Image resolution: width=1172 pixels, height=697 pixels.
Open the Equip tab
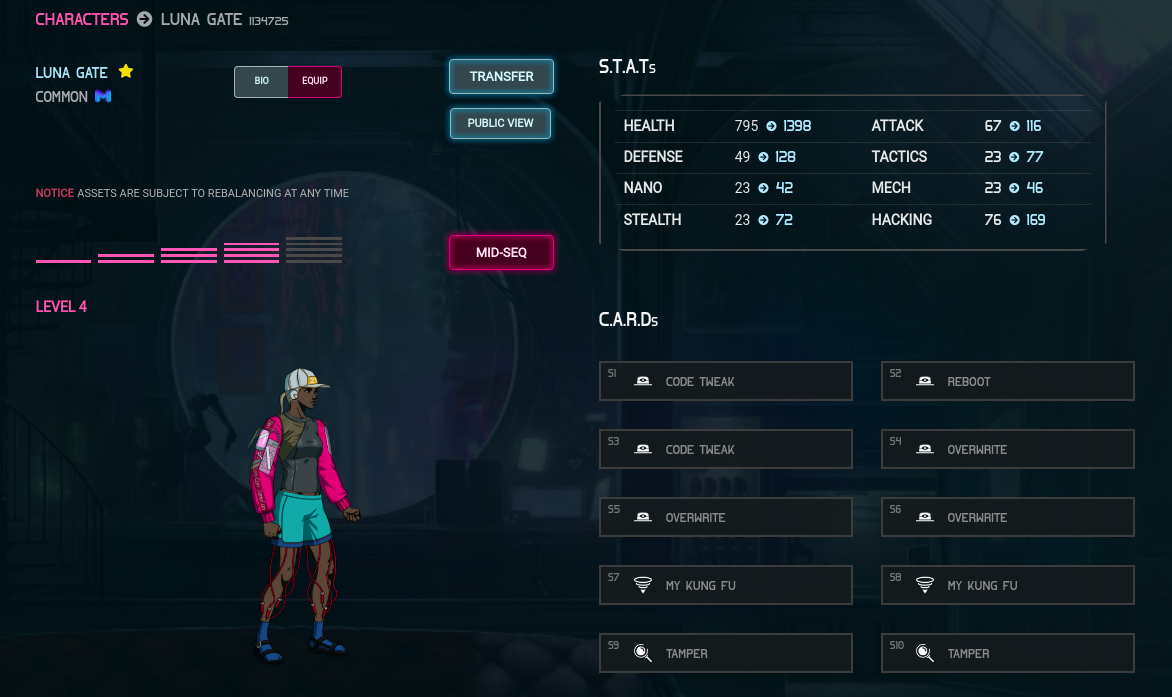[x=315, y=81]
